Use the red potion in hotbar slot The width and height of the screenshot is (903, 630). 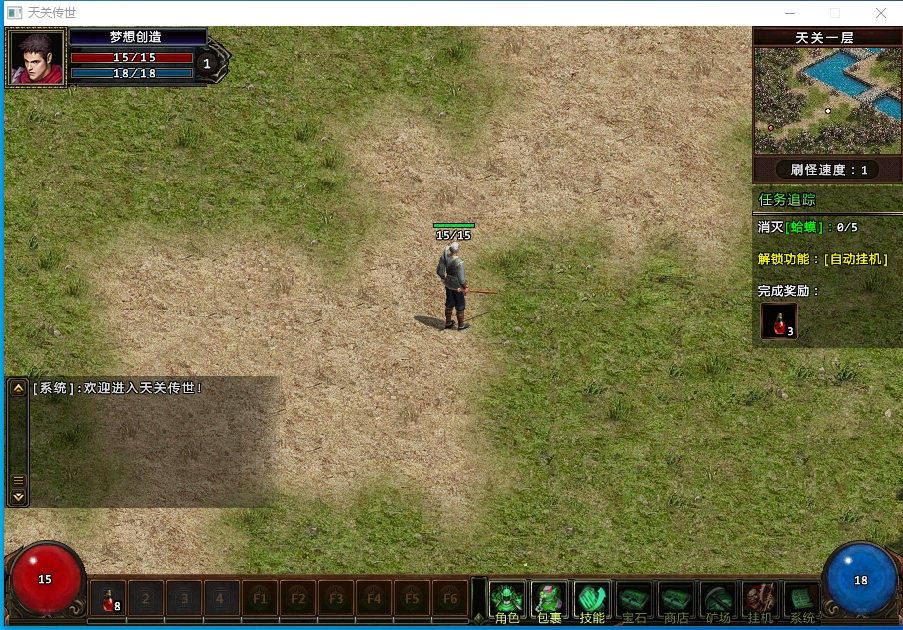pyautogui.click(x=108, y=599)
